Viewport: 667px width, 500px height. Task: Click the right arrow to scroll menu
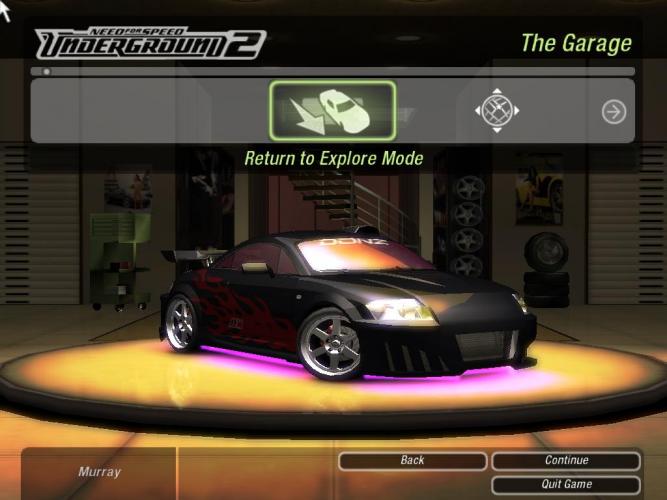coord(613,112)
